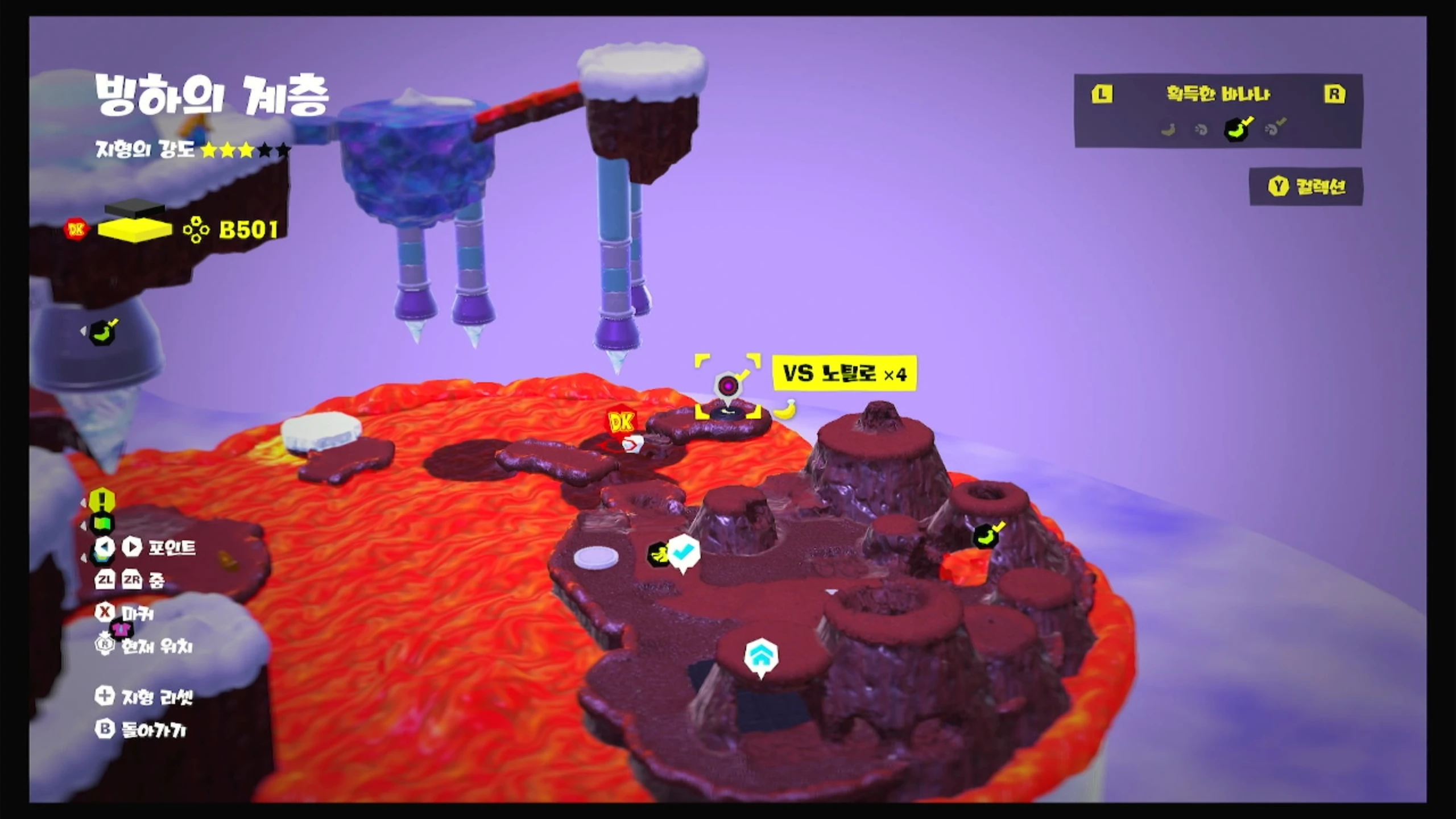Select the blue checkmark checkpoint marker
The width and height of the screenshot is (1456, 819).
683,552
